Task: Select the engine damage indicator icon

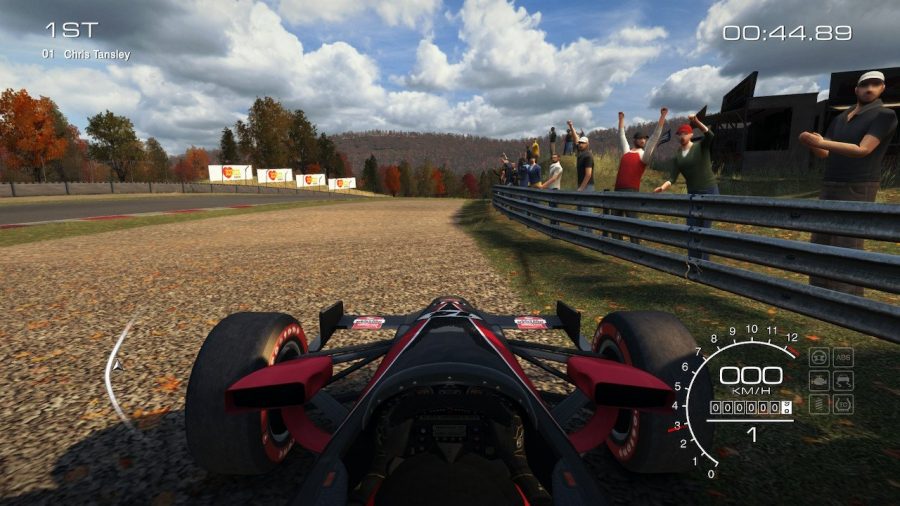Action: 819,381
